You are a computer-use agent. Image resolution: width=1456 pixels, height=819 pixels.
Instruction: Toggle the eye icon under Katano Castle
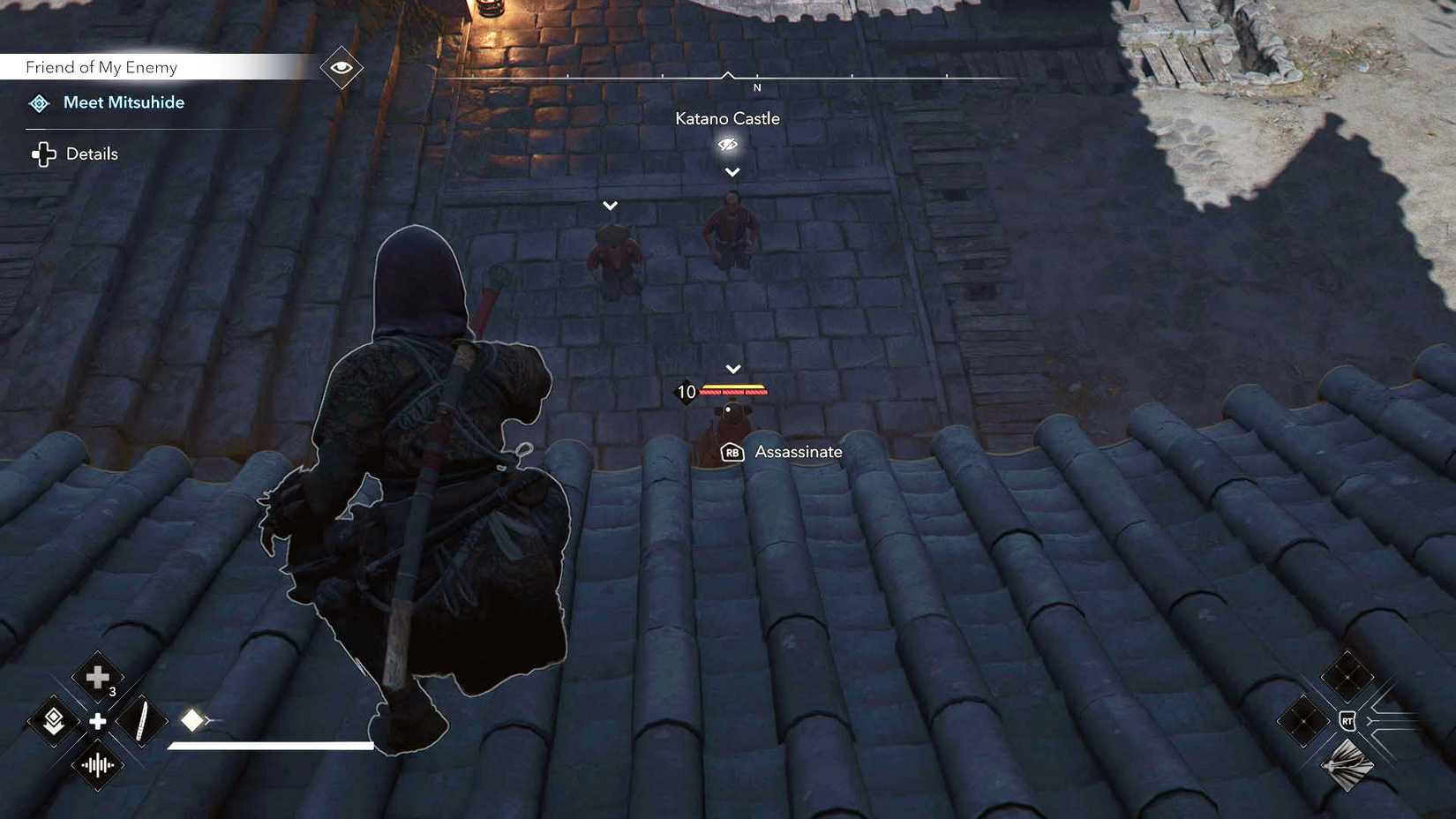727,144
